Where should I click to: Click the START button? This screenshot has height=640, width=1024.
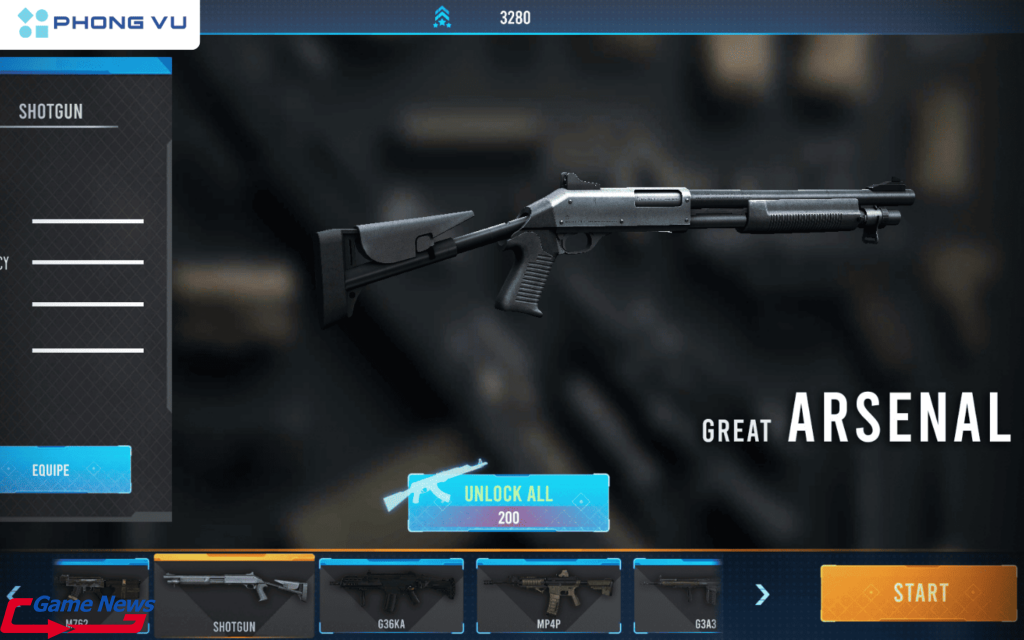(x=918, y=592)
